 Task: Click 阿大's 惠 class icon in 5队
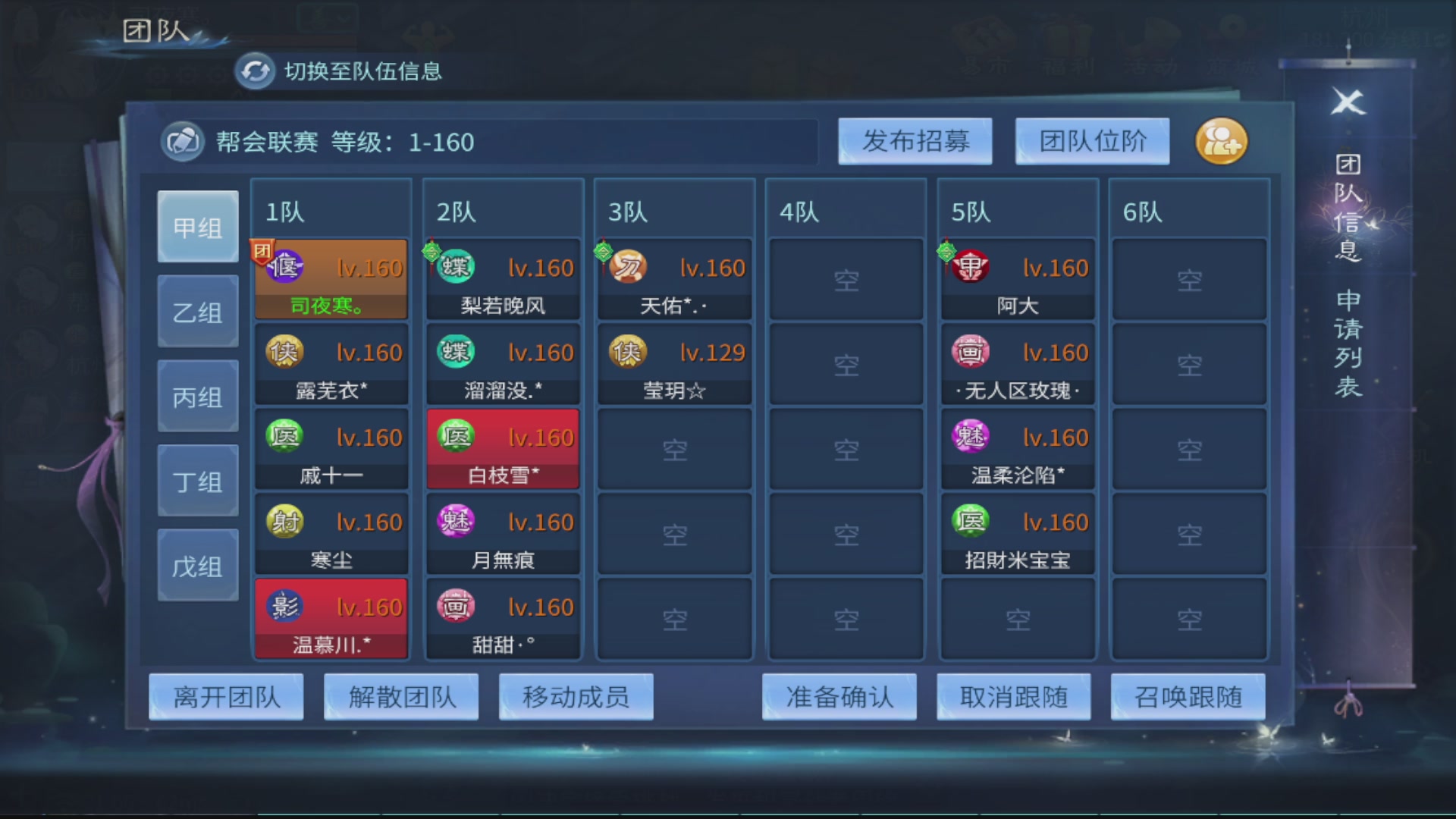tap(971, 267)
